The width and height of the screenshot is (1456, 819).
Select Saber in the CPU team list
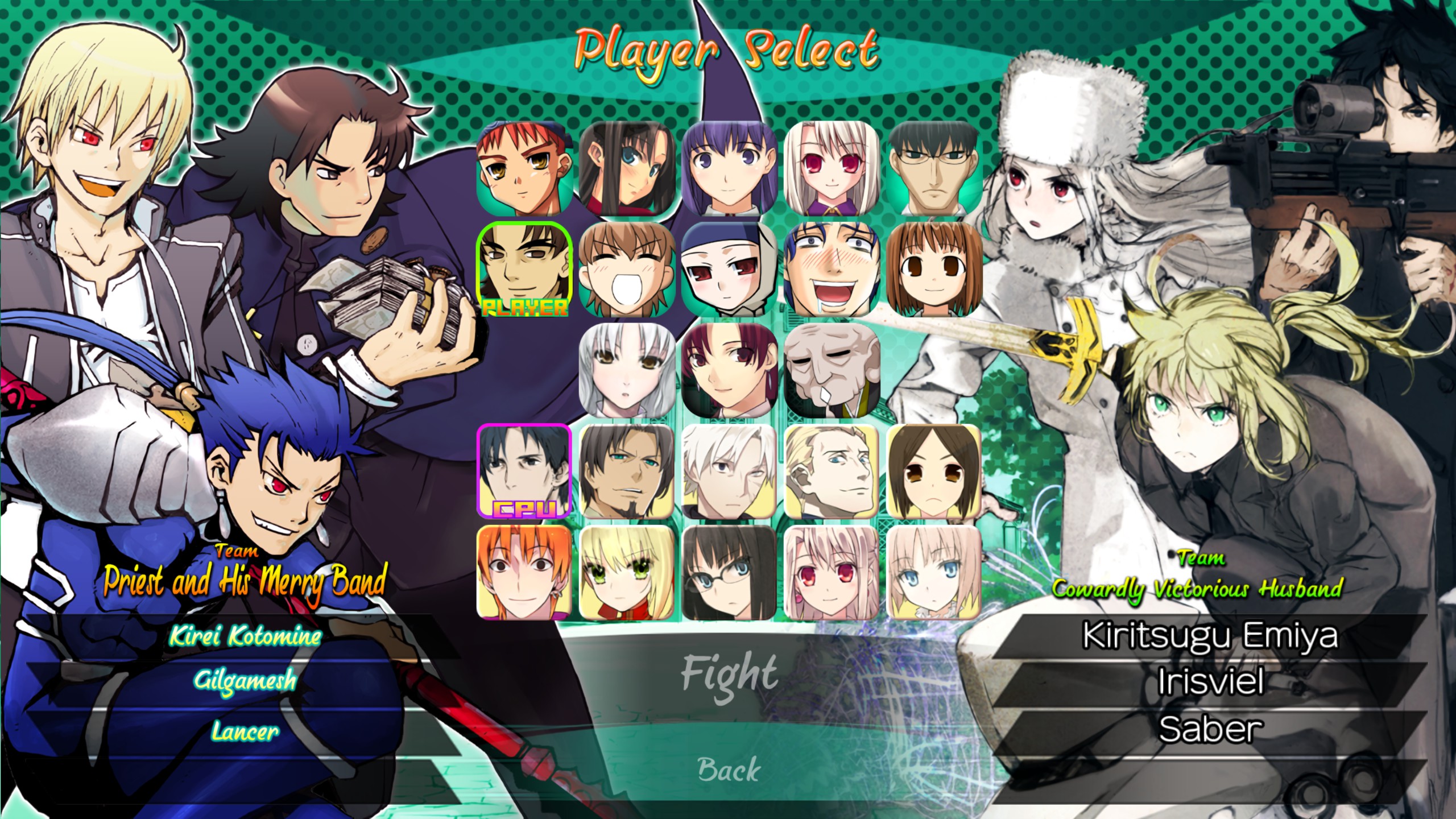1210,729
